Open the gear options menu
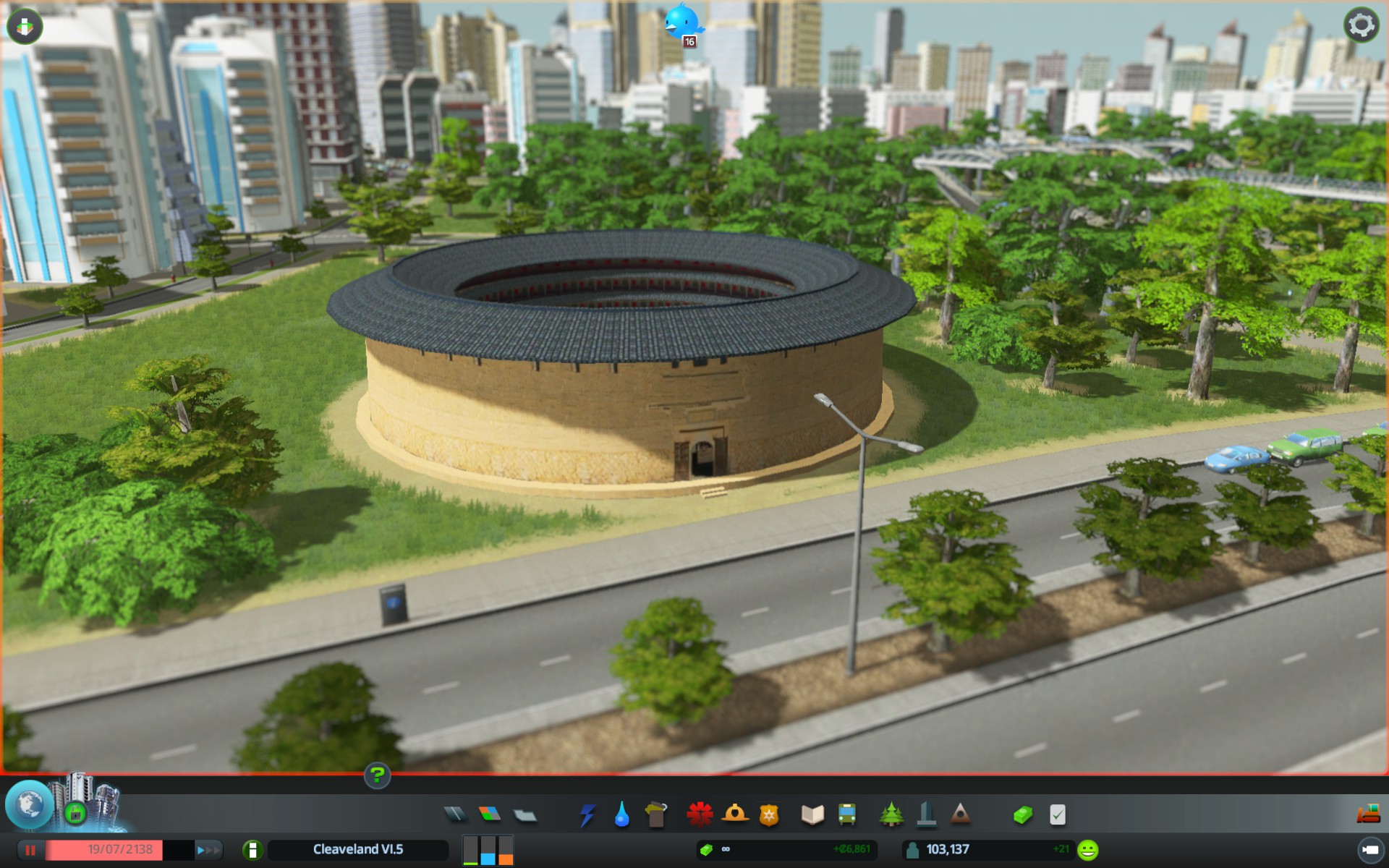The width and height of the screenshot is (1389, 868). click(x=1361, y=26)
